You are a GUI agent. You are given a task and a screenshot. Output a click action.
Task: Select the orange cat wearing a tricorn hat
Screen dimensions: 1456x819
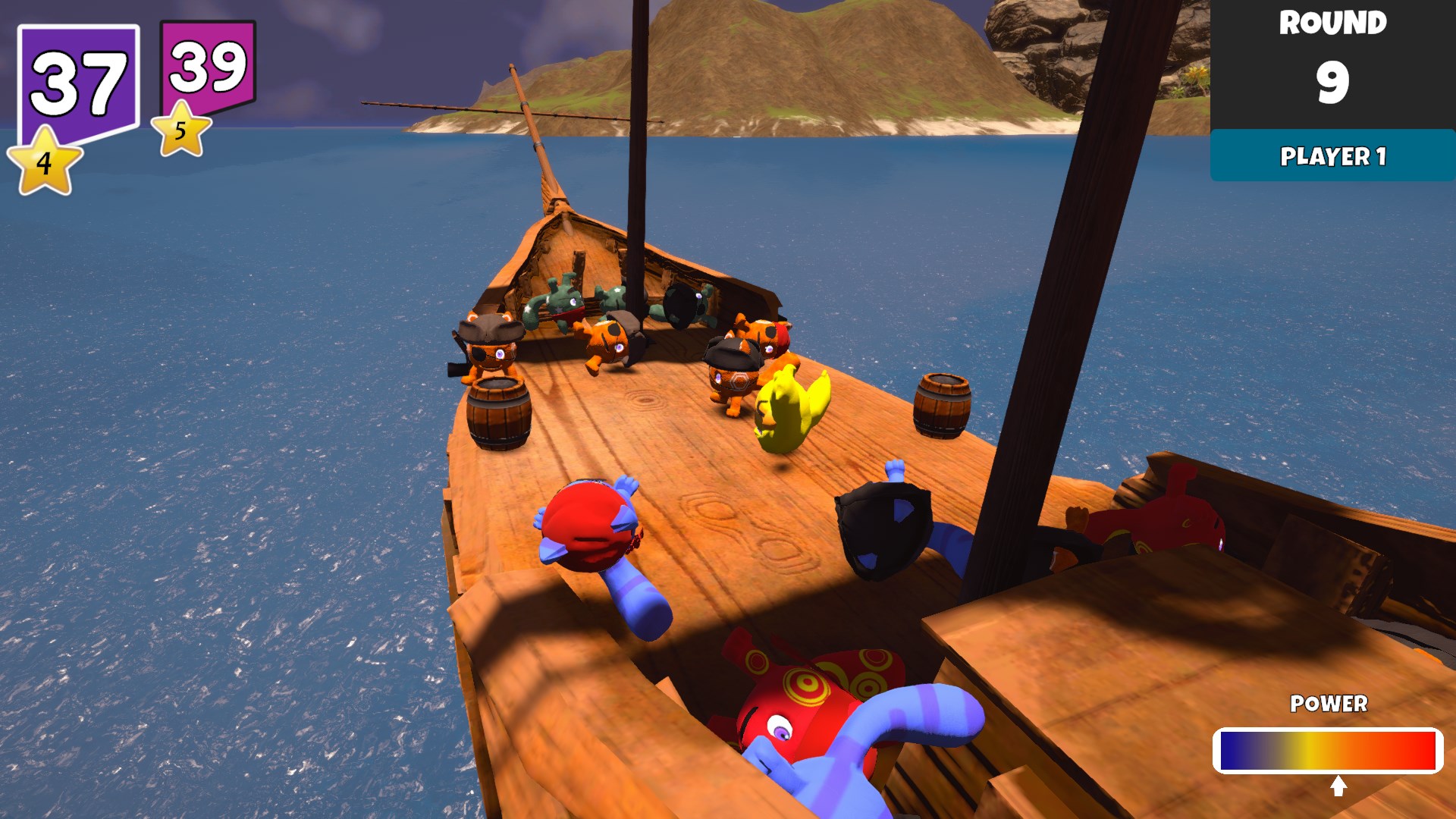[x=732, y=364]
